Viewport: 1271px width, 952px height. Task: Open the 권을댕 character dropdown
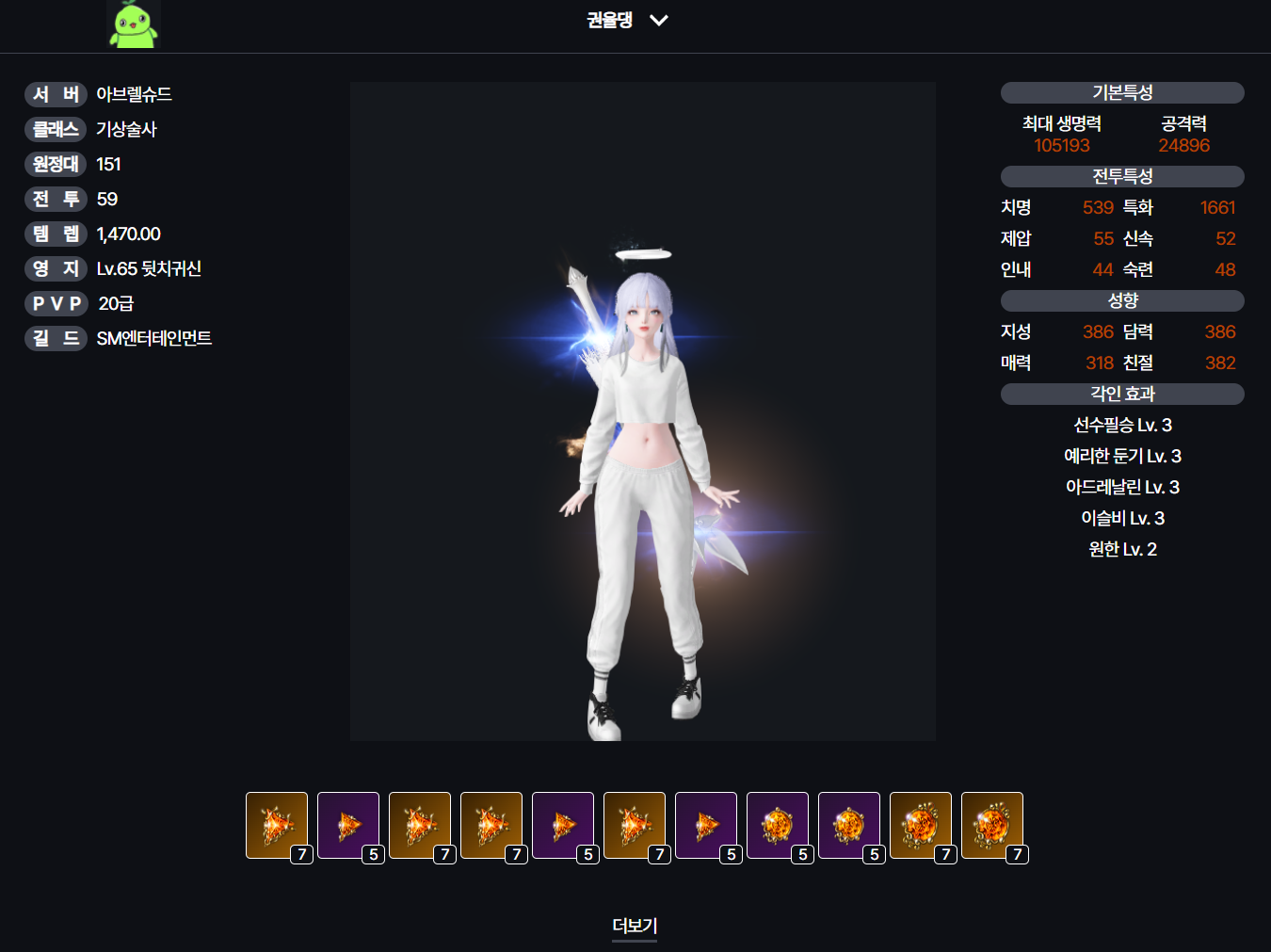(x=628, y=20)
